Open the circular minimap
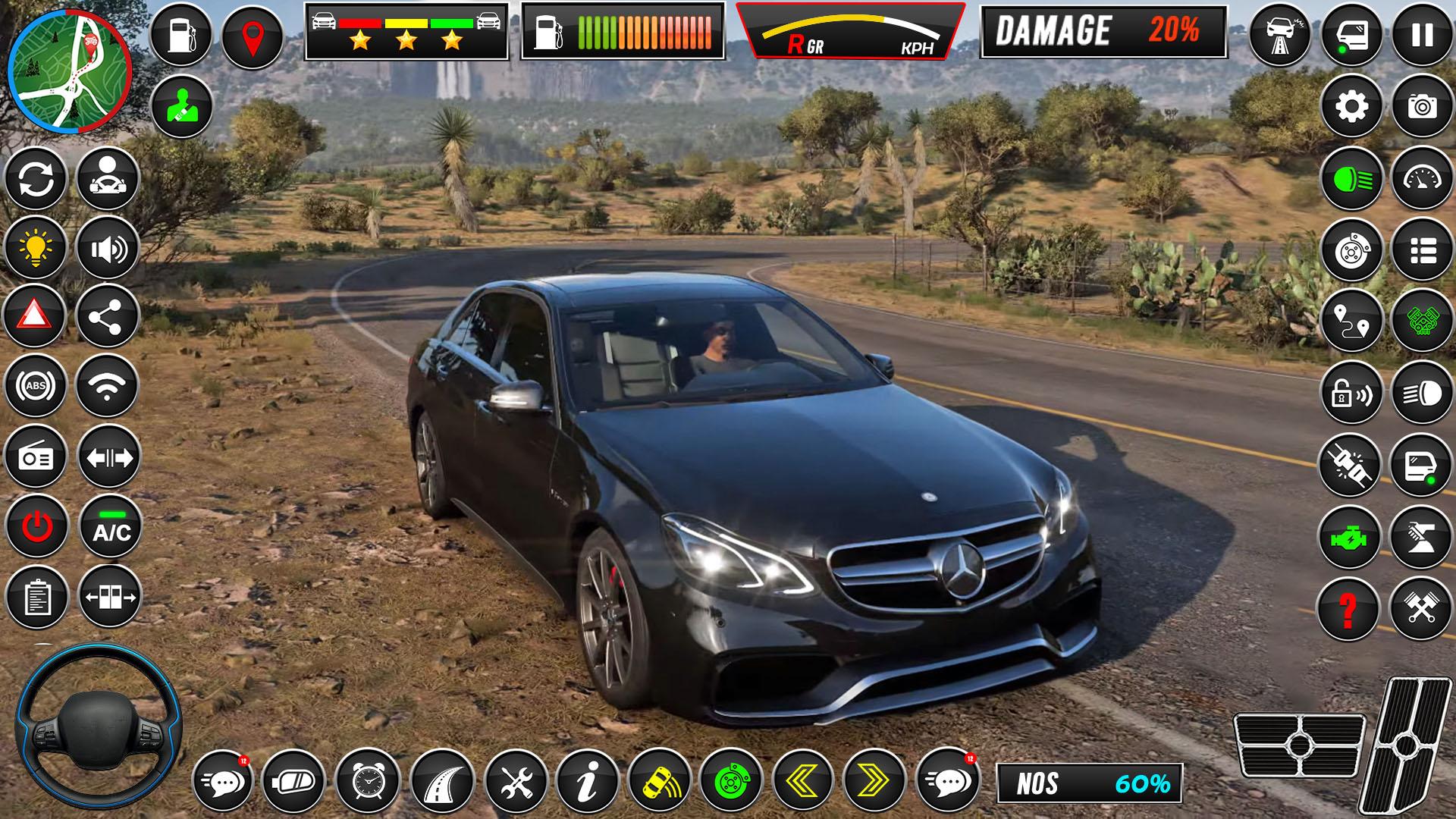The image size is (1456, 819). tap(70, 71)
